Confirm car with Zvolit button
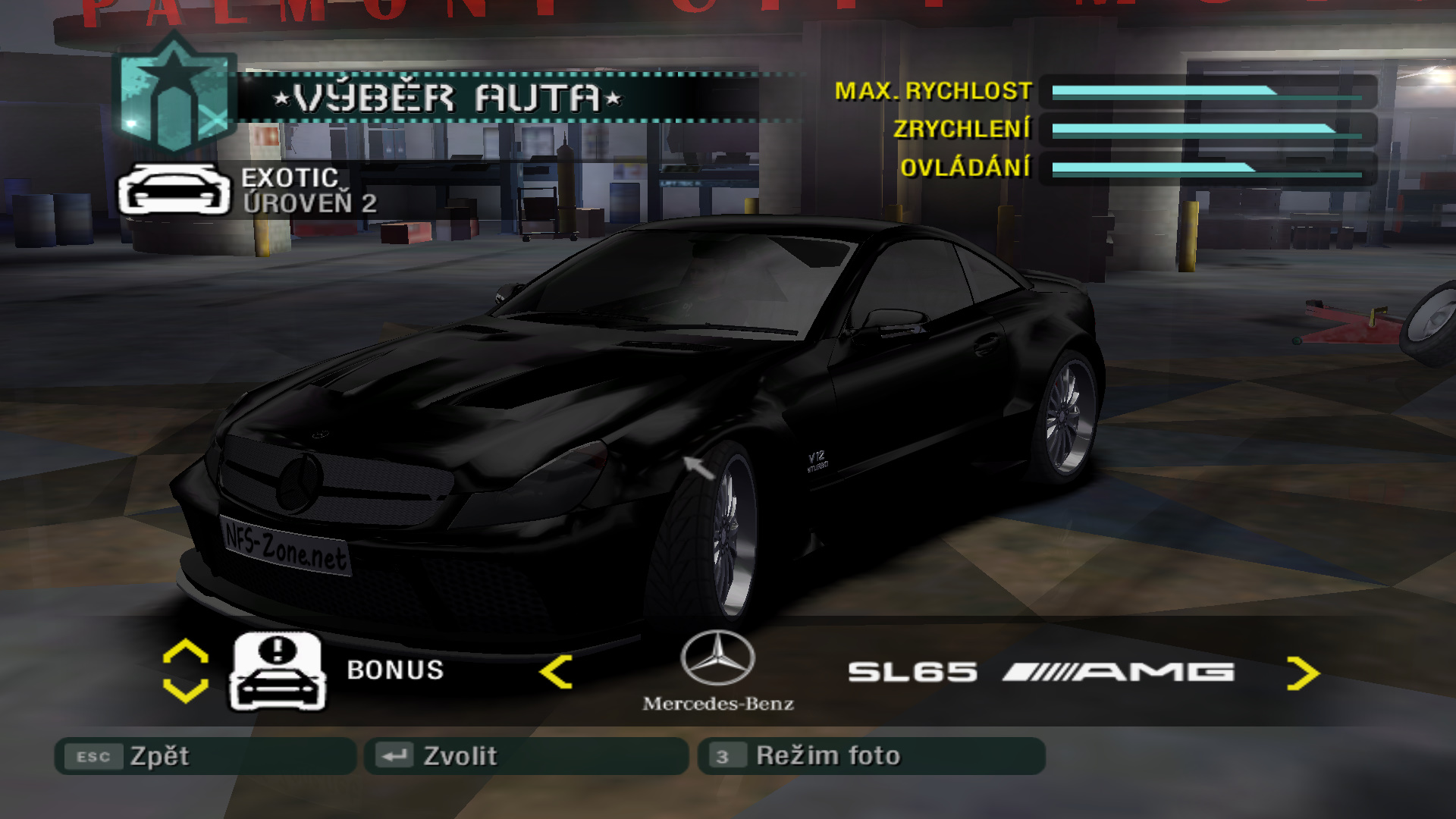 point(525,756)
